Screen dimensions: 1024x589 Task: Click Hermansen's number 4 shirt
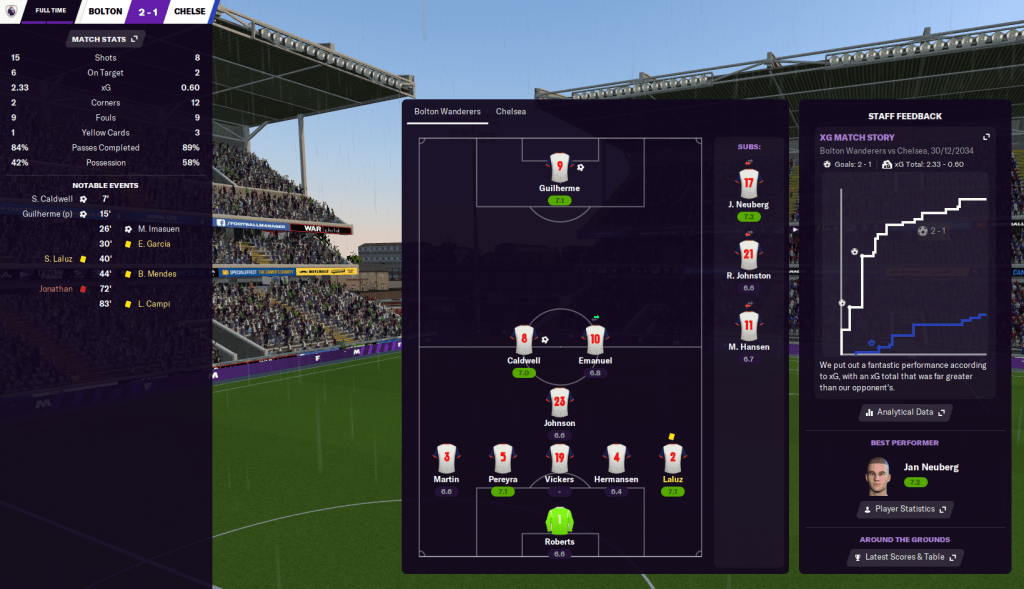click(x=616, y=458)
